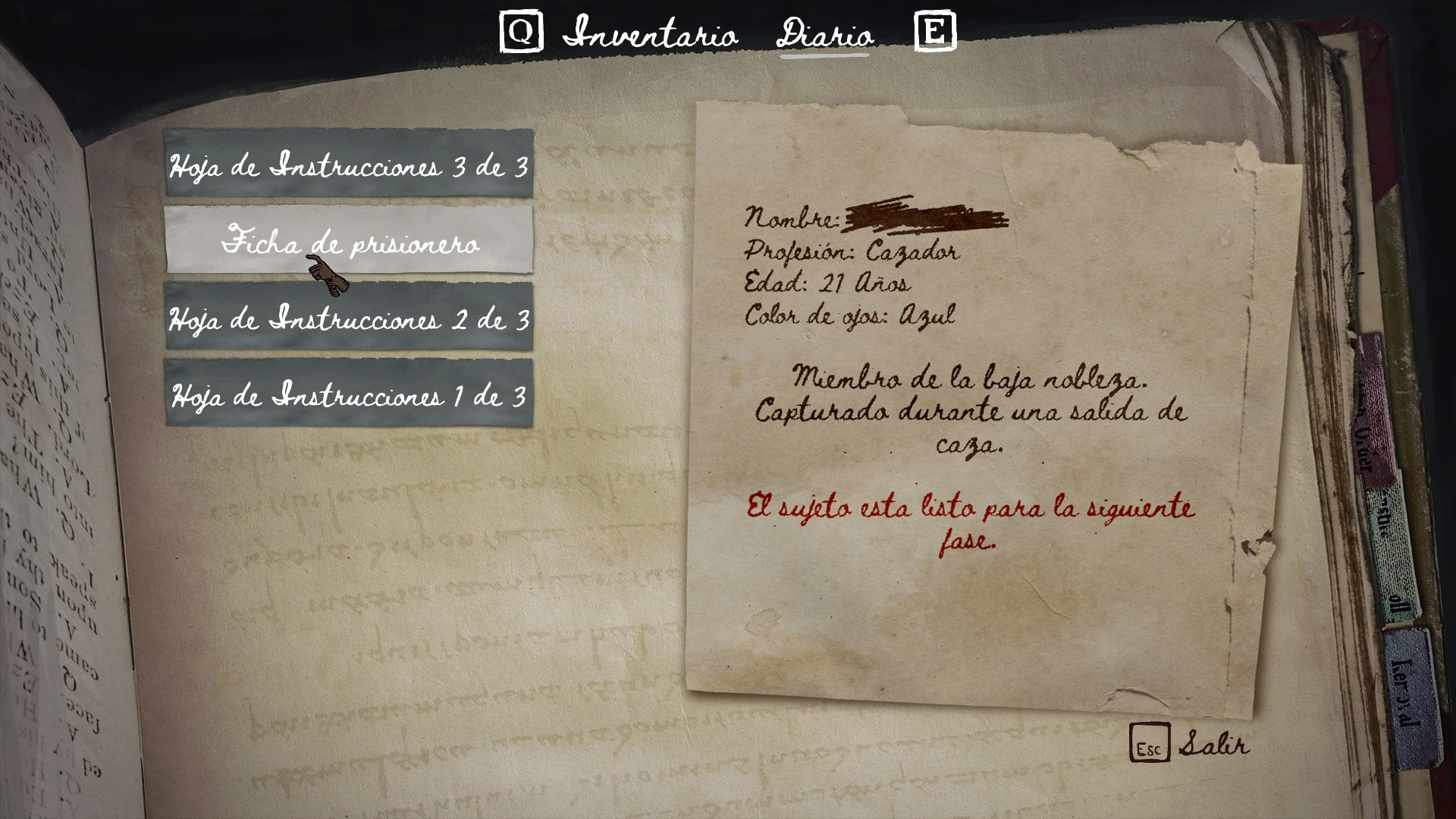The height and width of the screenshot is (819, 1456).
Task: Select the Ficha de prisionero entry
Action: click(349, 240)
